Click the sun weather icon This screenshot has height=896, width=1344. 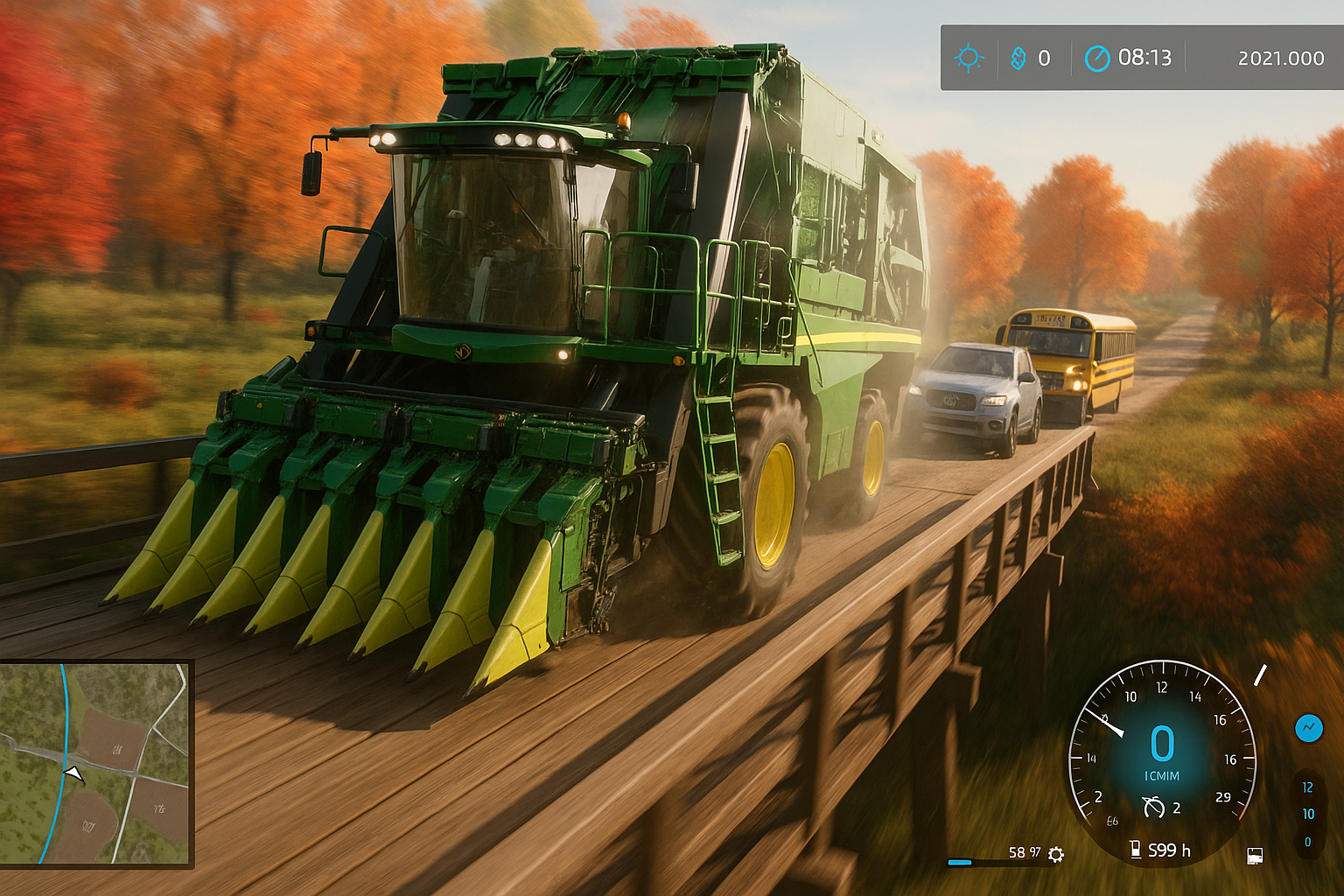tap(969, 58)
